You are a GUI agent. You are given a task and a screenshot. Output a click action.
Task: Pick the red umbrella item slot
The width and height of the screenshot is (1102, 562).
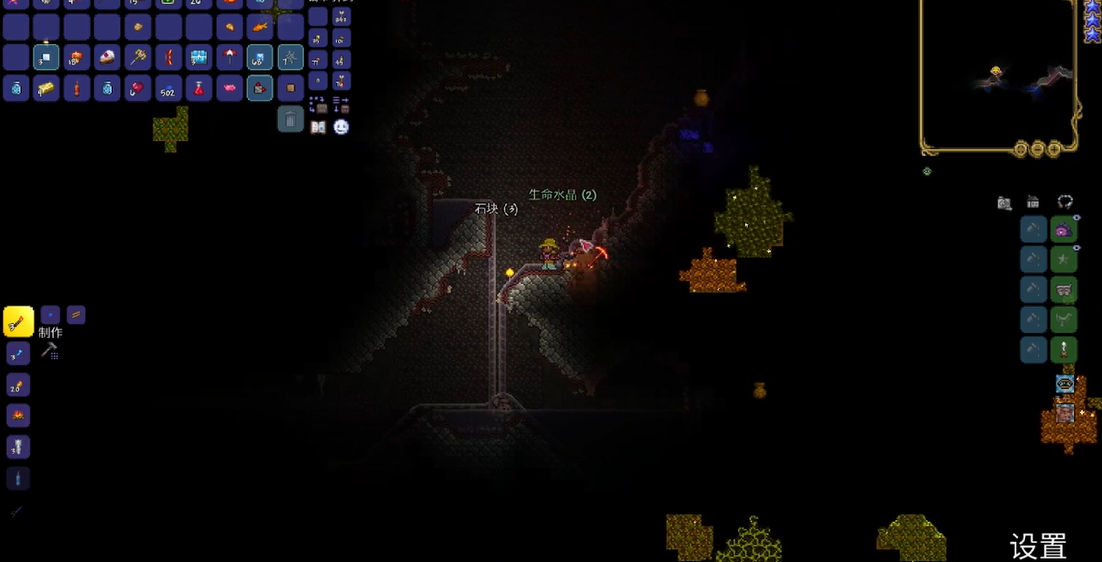coord(229,58)
